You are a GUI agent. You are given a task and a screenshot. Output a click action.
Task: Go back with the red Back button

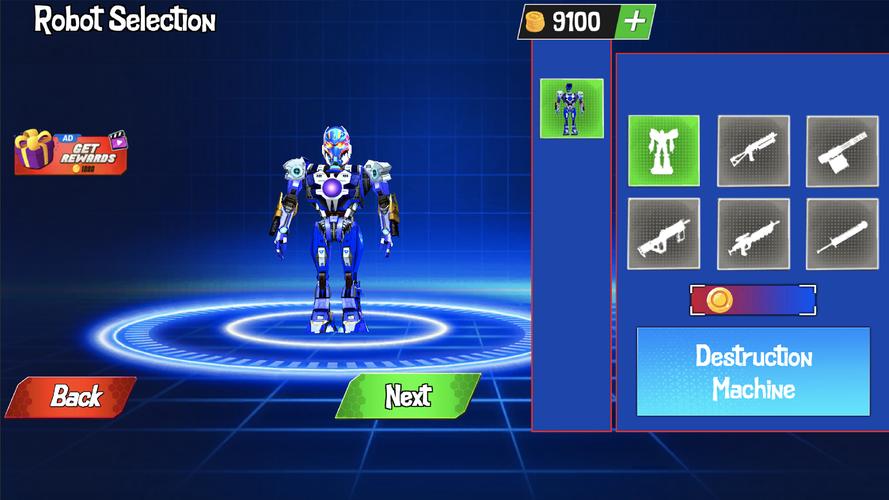(72, 396)
